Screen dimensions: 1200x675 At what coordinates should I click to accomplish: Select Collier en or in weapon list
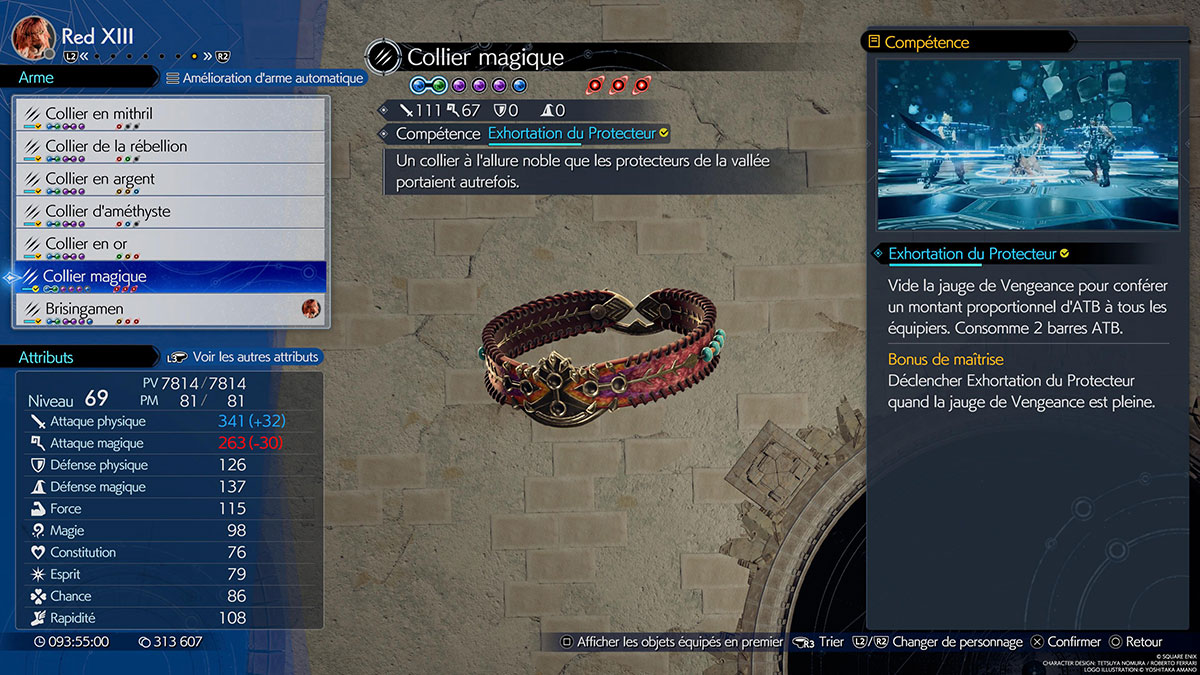[x=170, y=245]
